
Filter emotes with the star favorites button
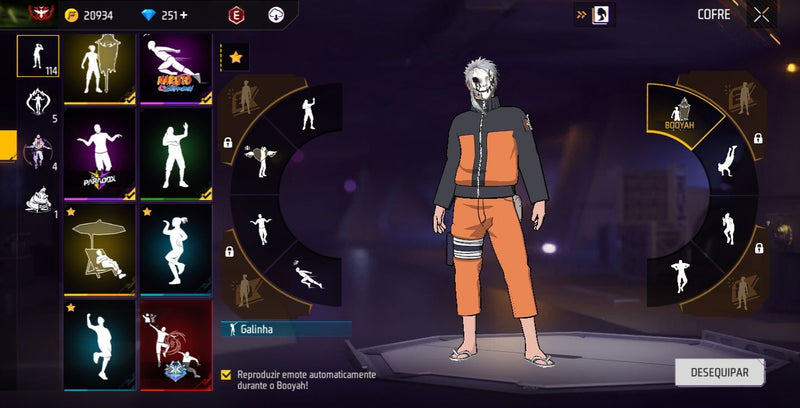pos(235,57)
